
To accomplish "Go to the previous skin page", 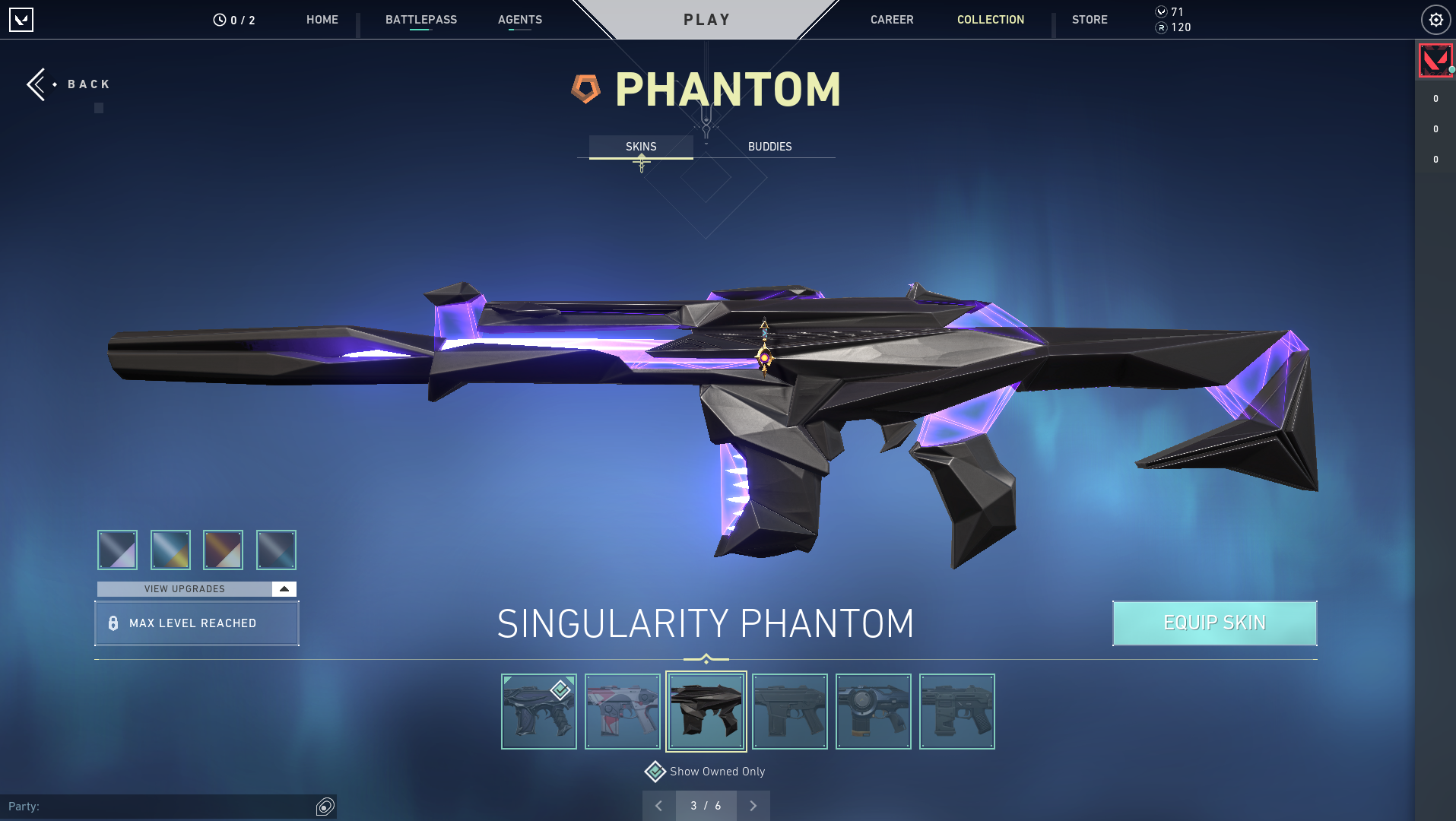I will click(658, 805).
